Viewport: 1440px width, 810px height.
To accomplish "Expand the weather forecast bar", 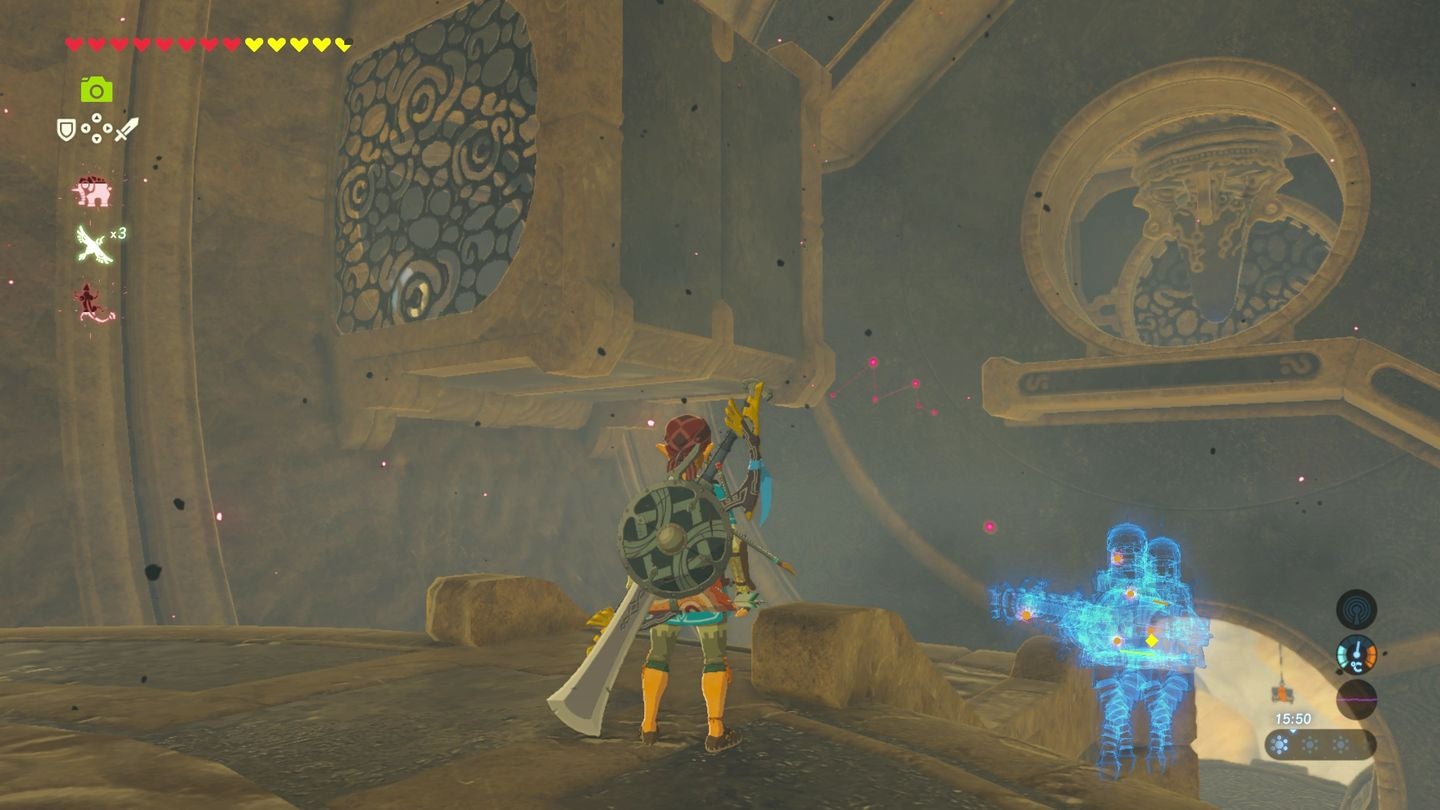I will [1322, 745].
